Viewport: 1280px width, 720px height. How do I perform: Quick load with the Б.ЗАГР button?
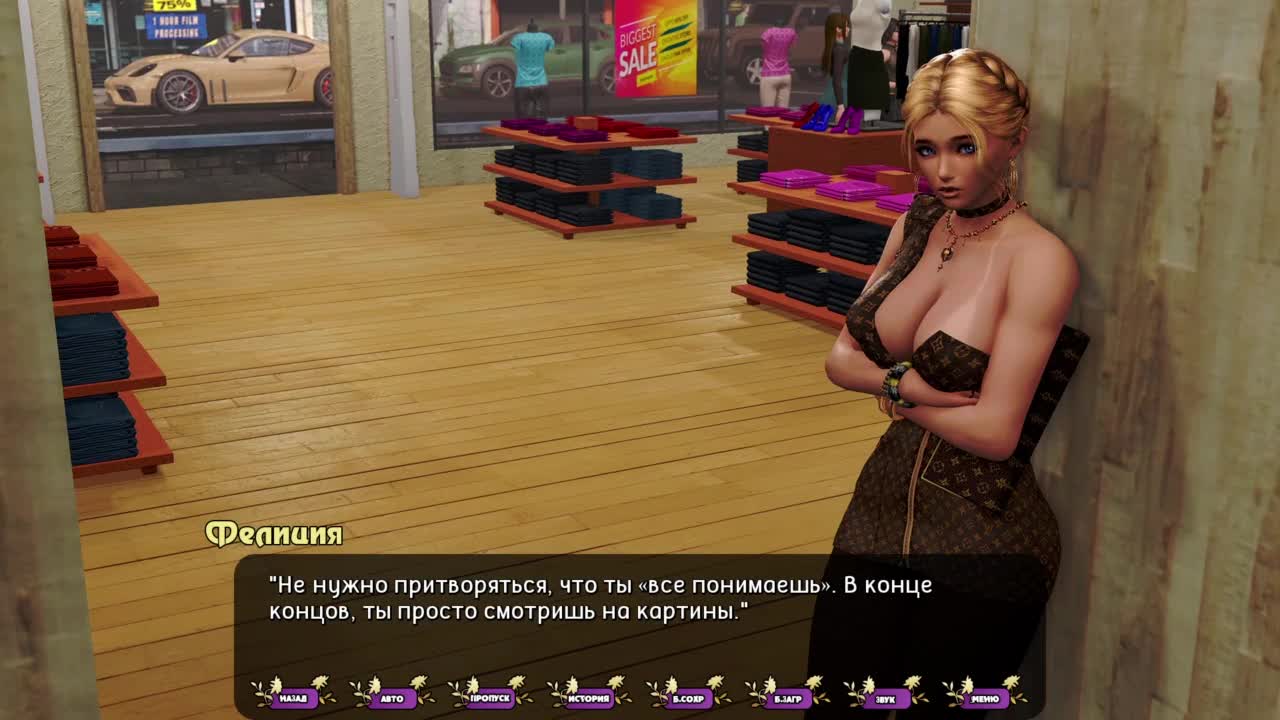(788, 698)
